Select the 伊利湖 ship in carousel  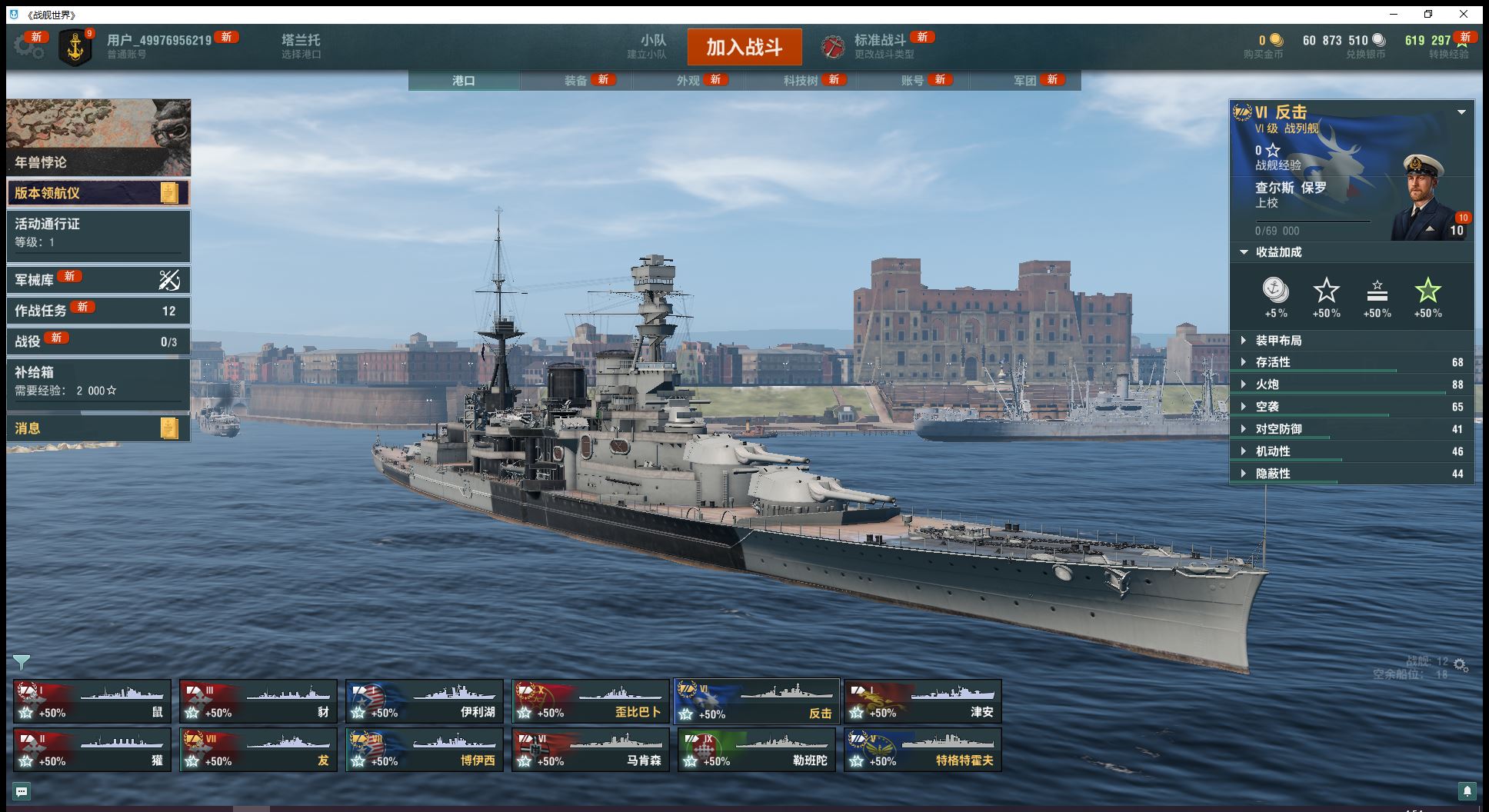424,702
